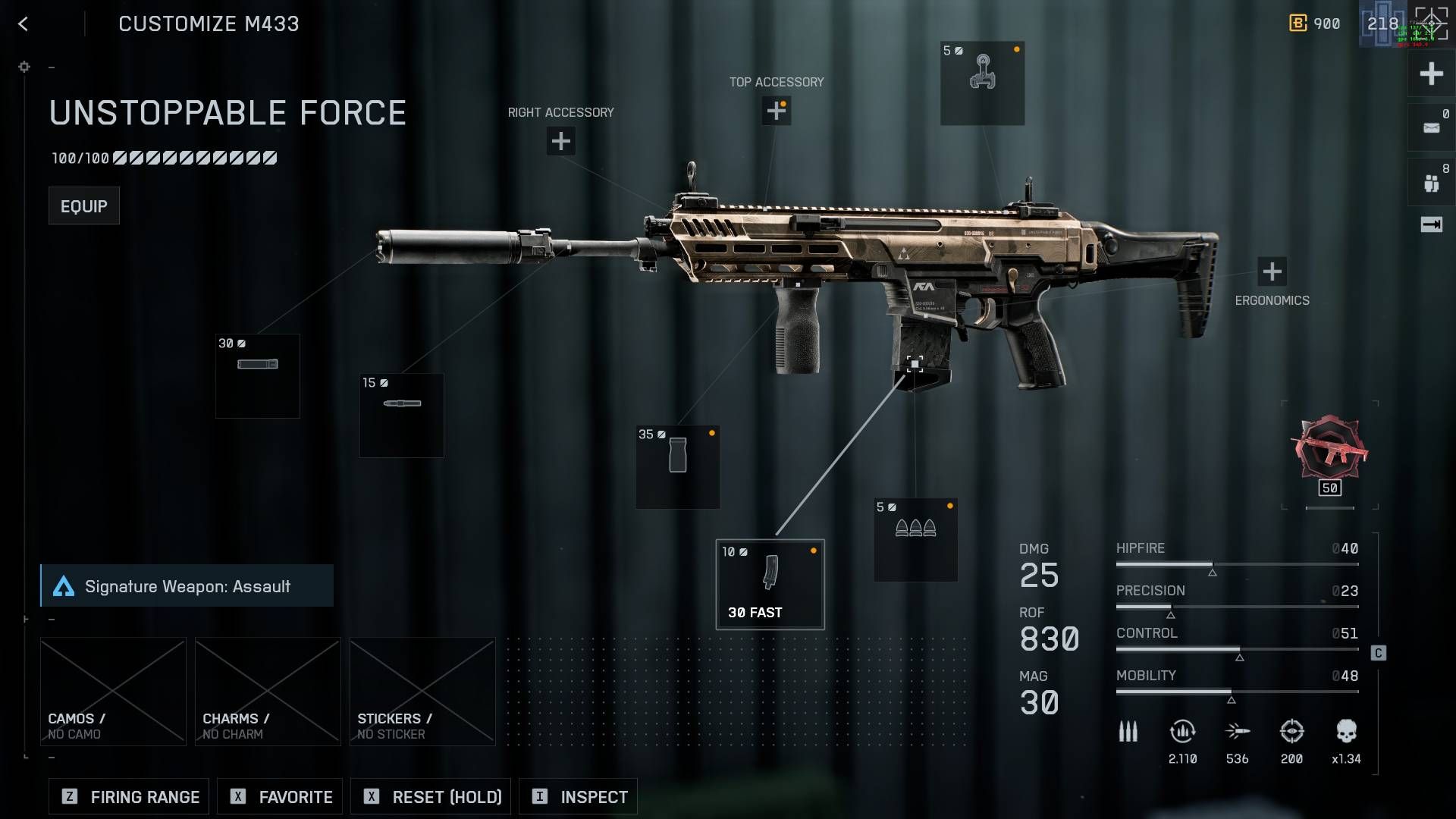Switch to the Charms tab

(x=267, y=691)
